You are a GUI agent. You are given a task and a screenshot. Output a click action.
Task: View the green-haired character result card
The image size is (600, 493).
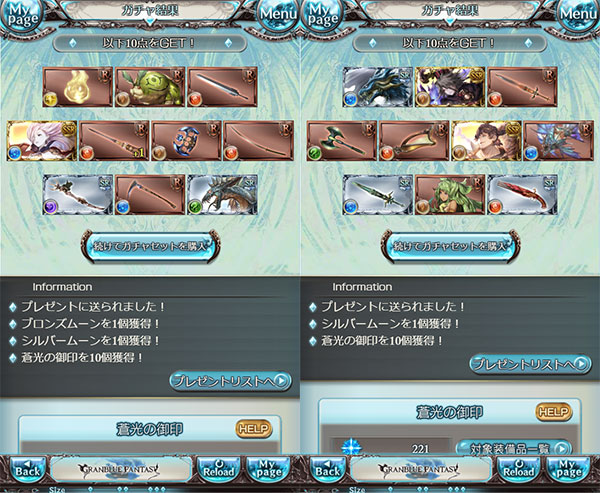coord(450,195)
